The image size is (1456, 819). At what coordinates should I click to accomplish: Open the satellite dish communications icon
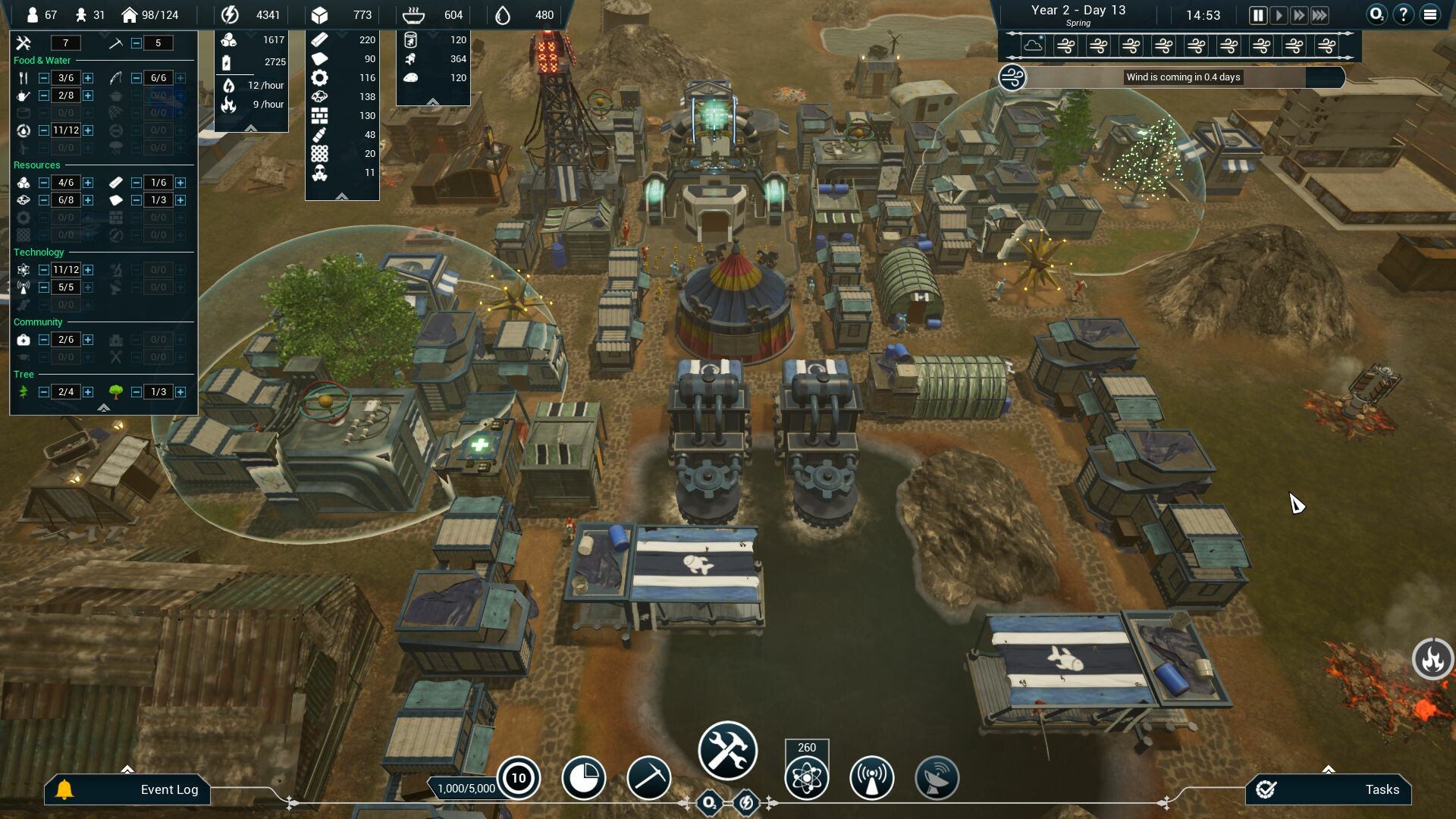click(937, 778)
